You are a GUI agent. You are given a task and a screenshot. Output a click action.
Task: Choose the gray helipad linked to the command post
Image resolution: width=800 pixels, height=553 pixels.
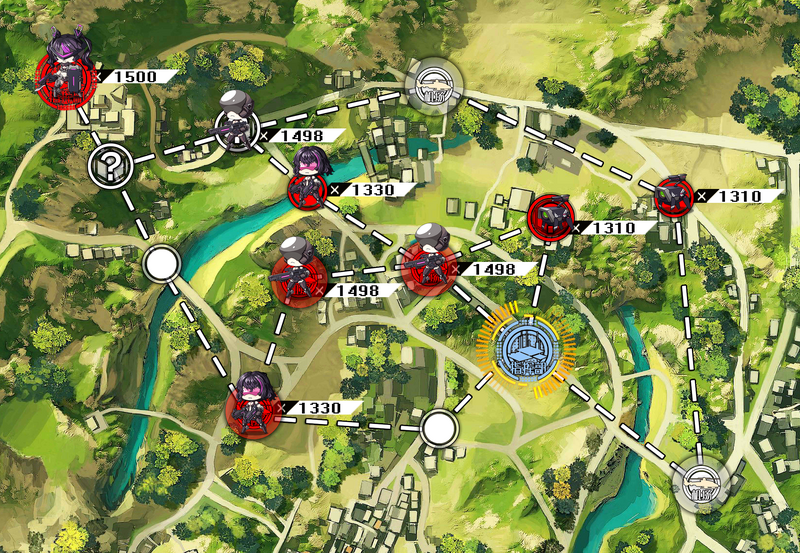point(699,485)
